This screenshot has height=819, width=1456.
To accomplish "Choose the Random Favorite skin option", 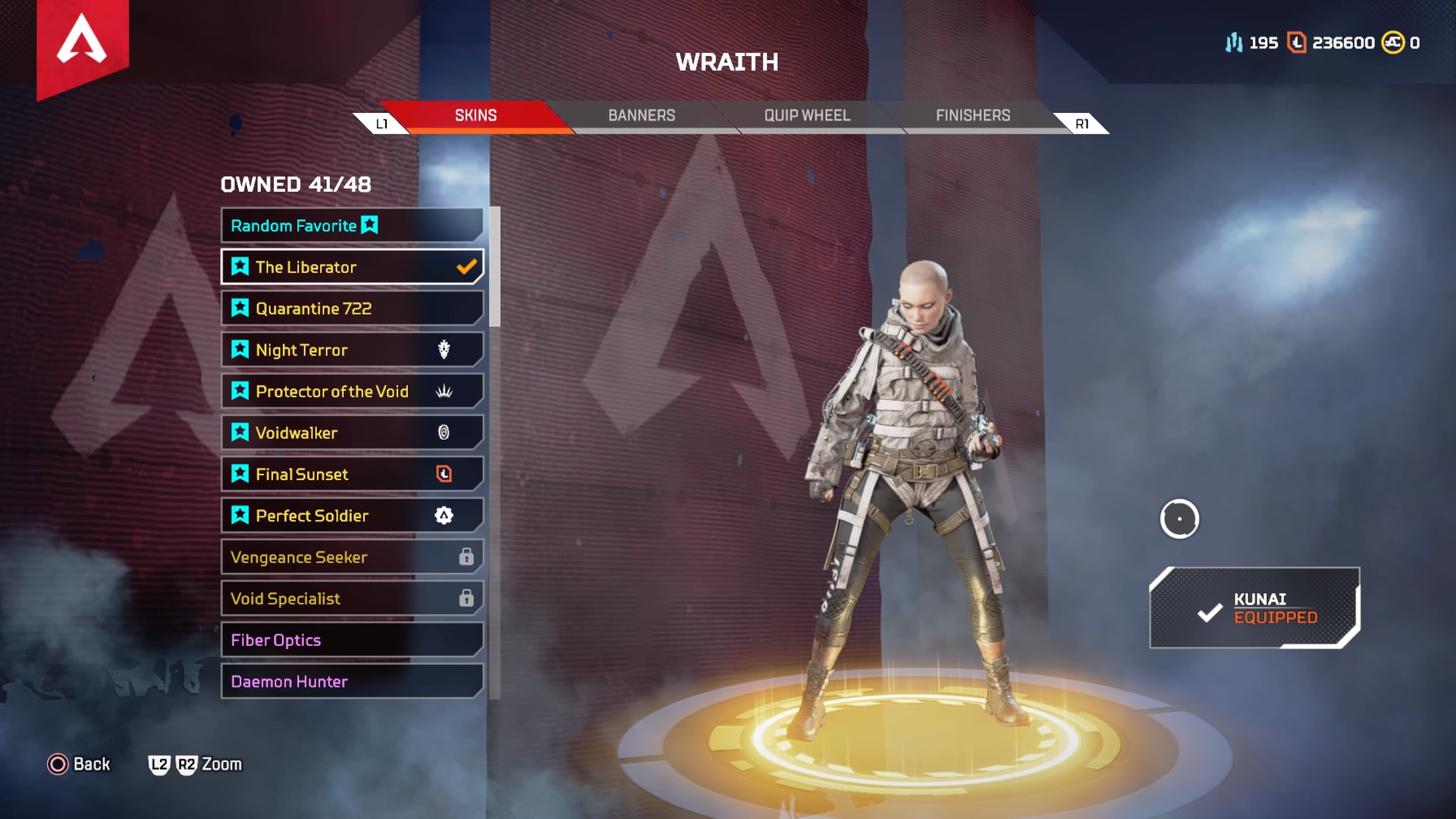I will (351, 225).
